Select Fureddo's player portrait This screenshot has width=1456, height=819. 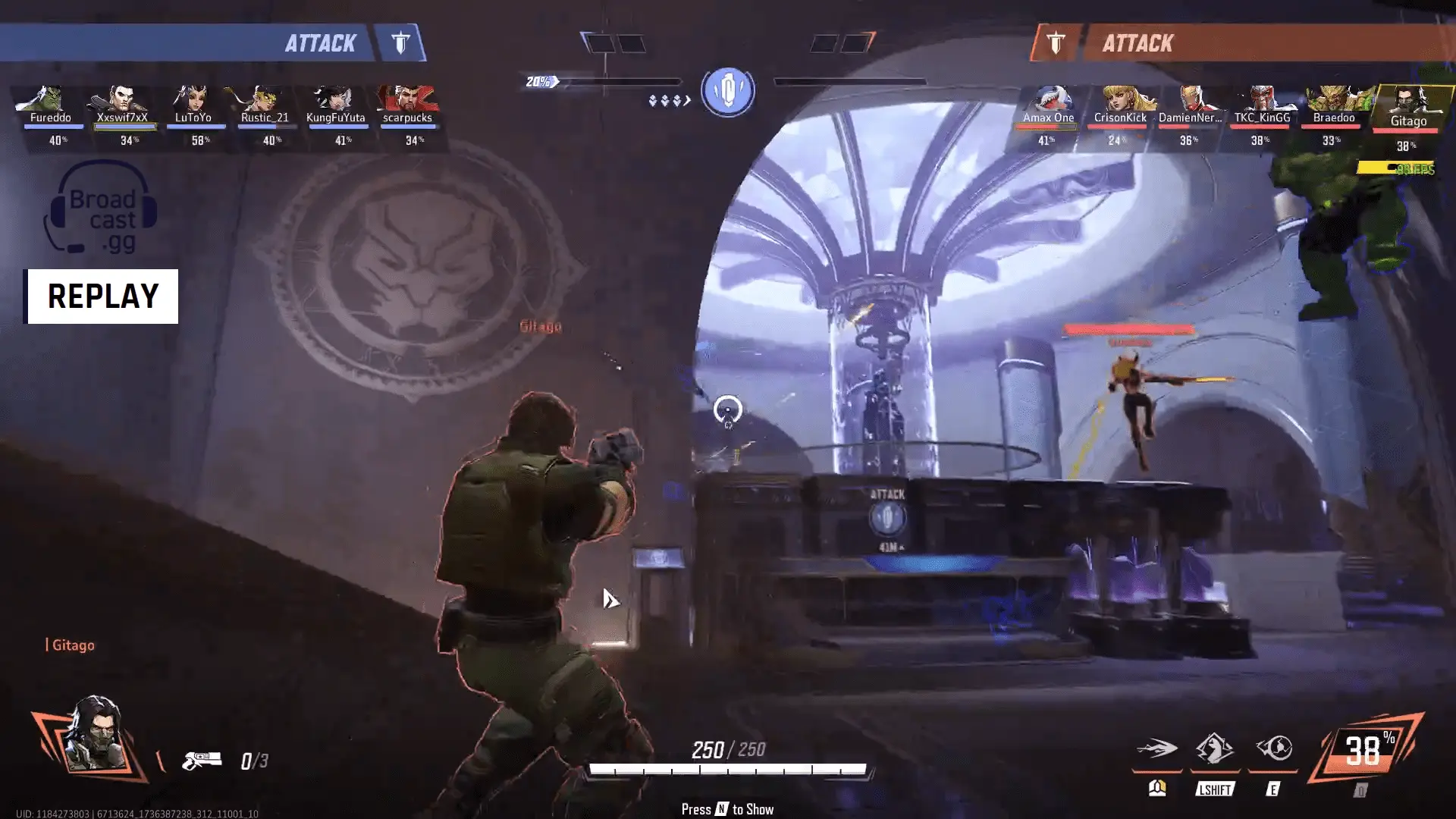pos(50,101)
